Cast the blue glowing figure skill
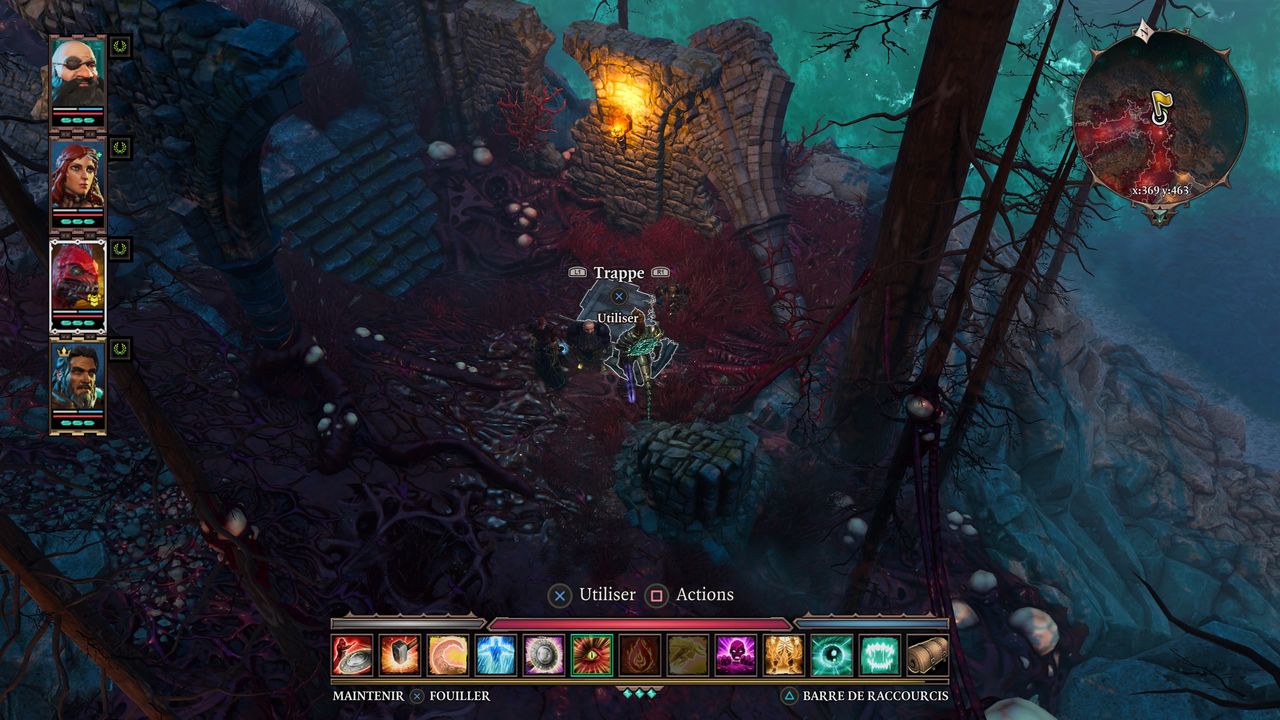The image size is (1280, 720). click(496, 655)
